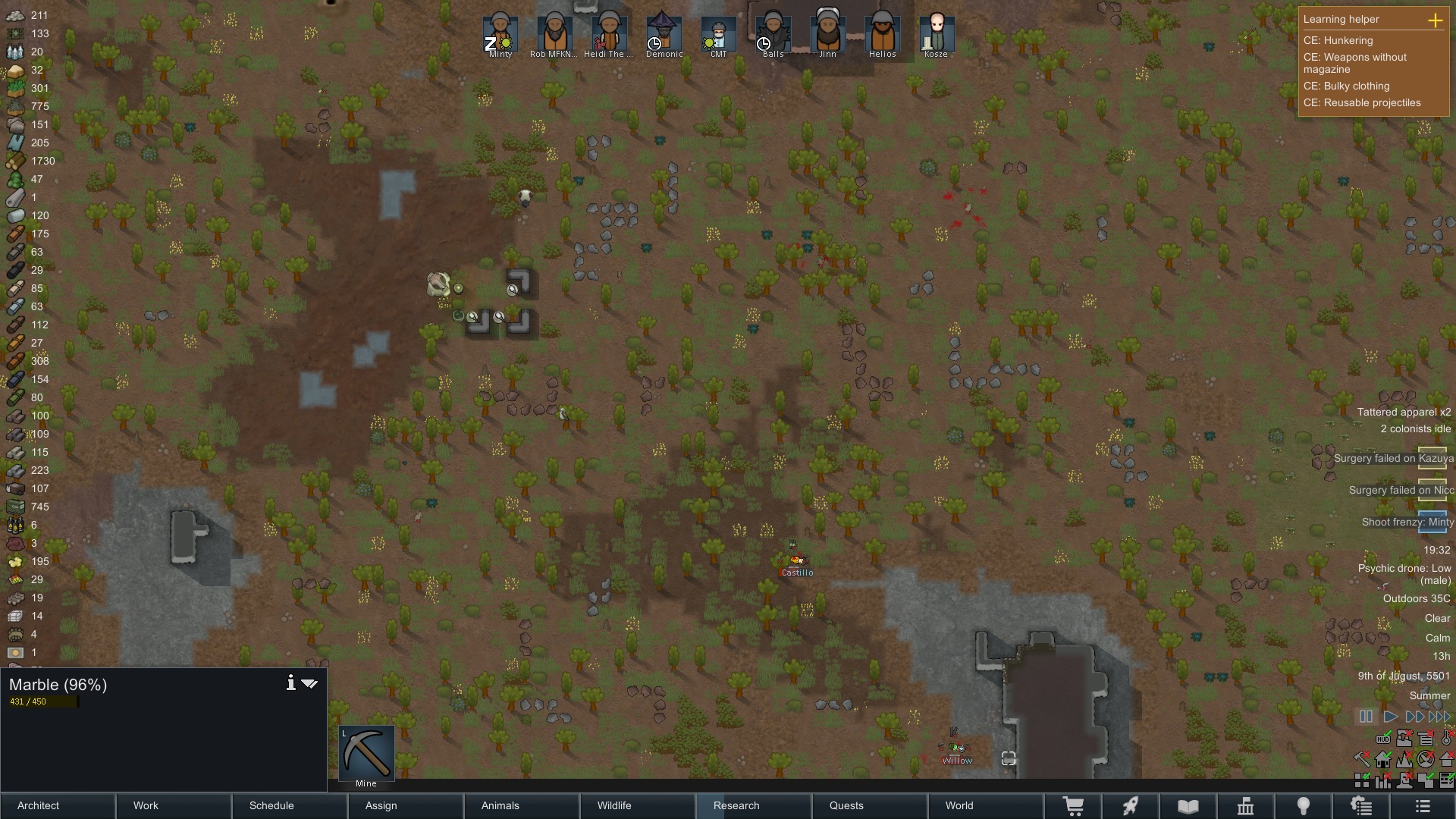View the Wildlife tab

click(638, 805)
